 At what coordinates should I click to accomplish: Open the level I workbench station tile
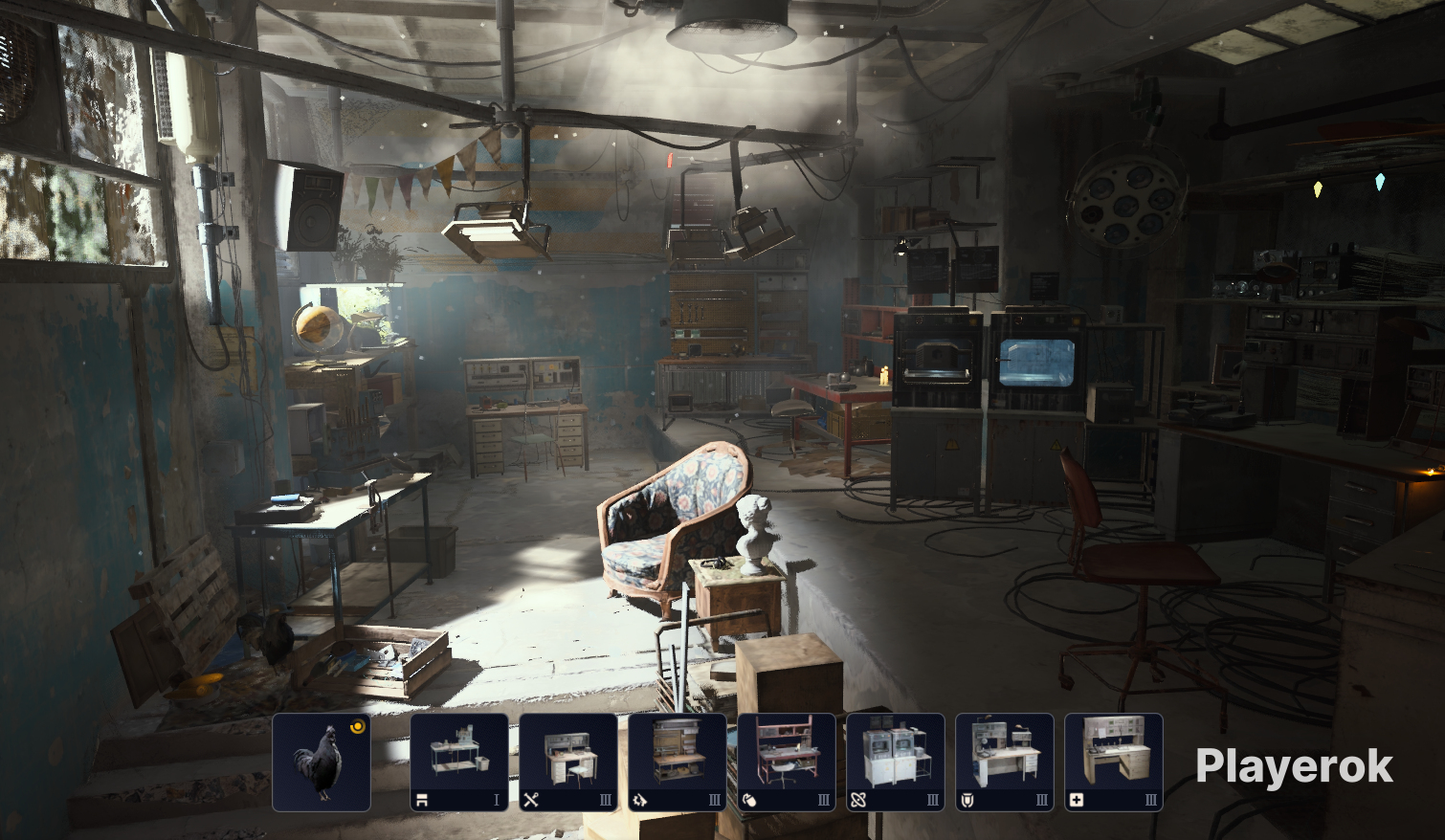459,763
